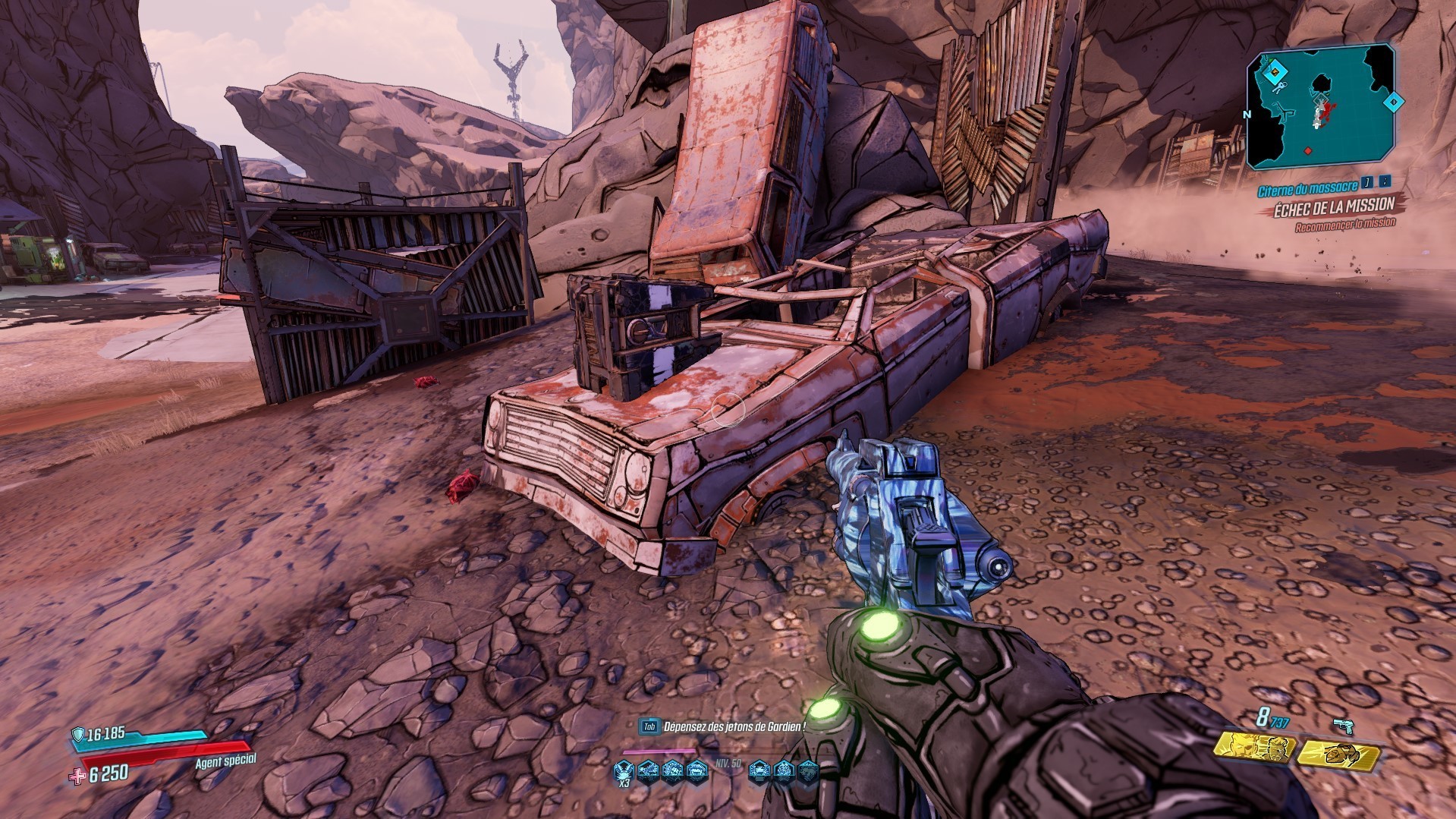Click the car Guardian token icon right of NIV. 50

[x=760, y=771]
